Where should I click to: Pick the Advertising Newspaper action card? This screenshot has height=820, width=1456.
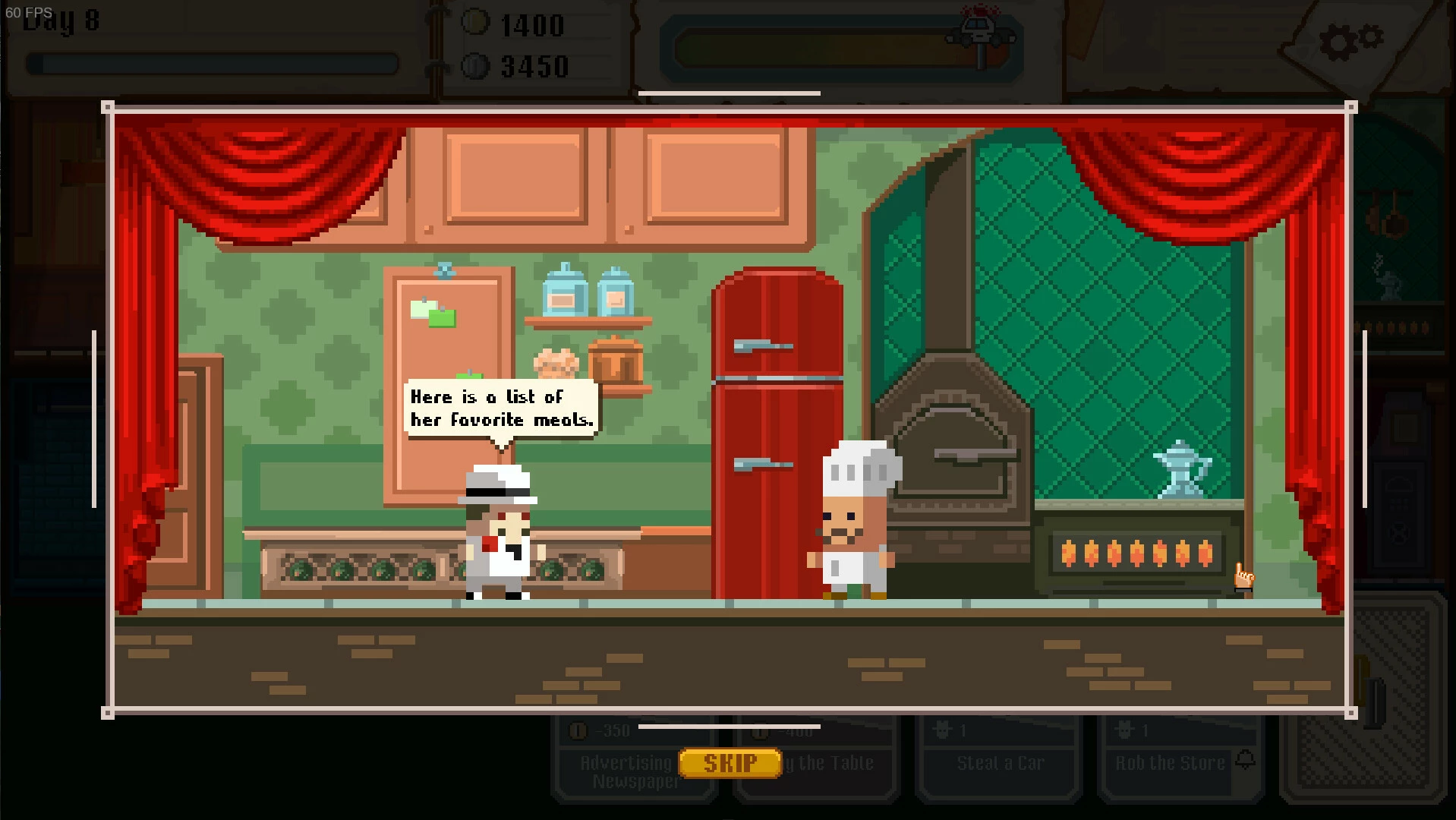626,771
